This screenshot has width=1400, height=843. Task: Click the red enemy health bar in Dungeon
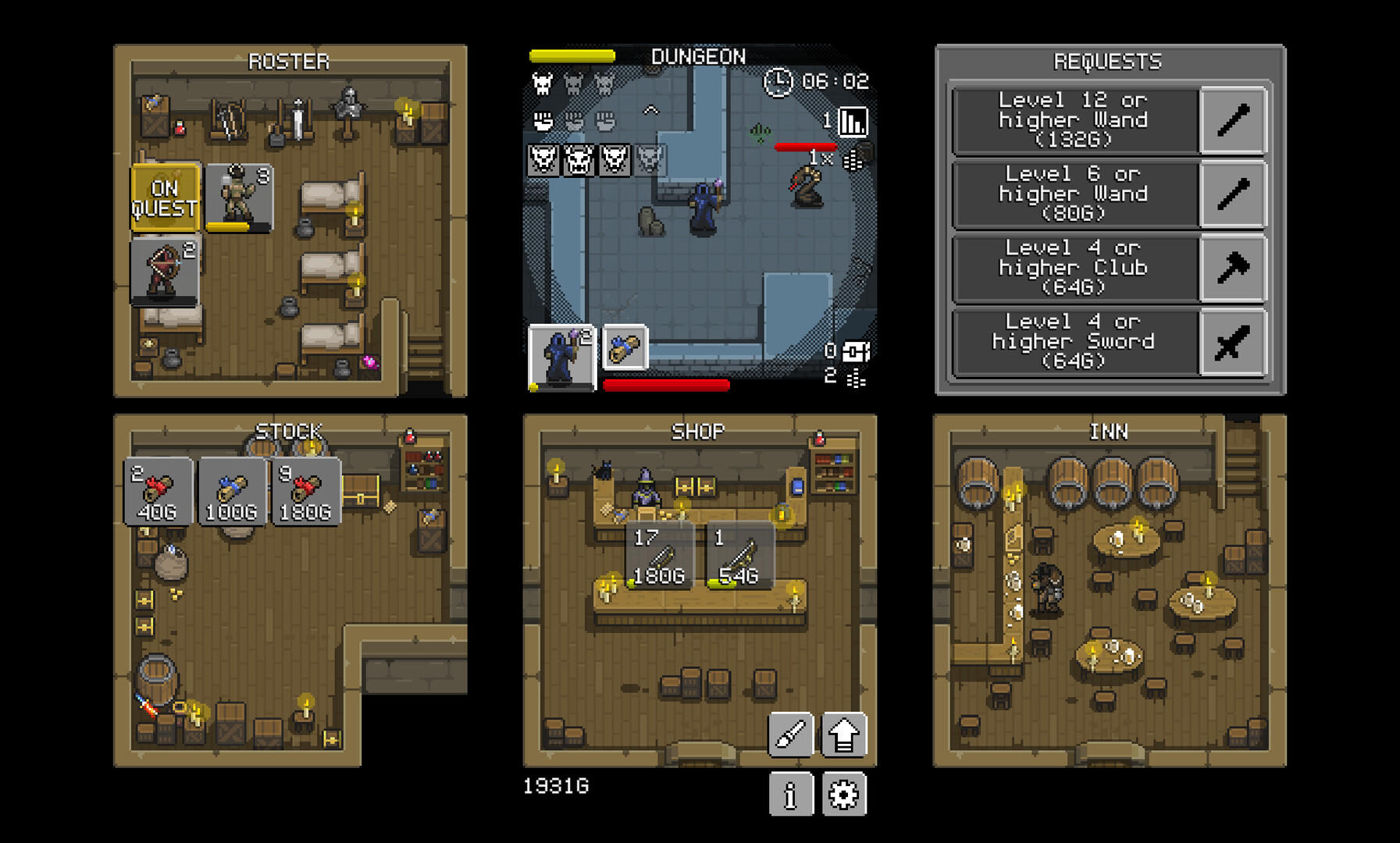pos(804,147)
